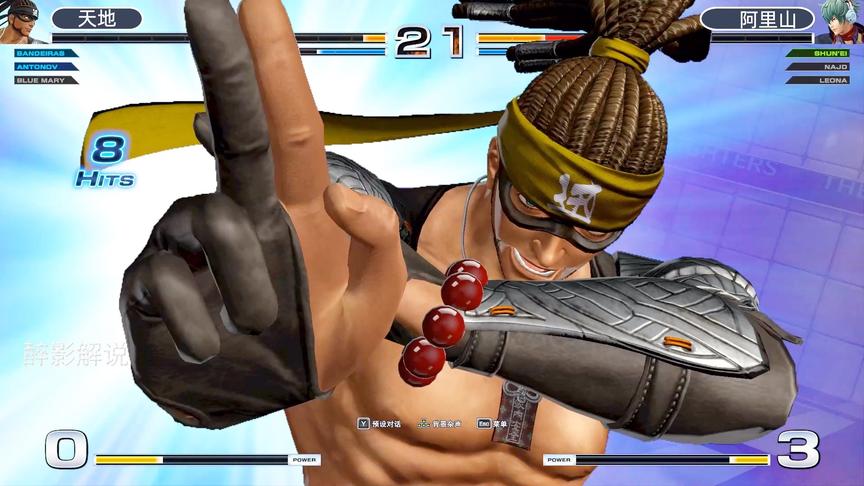
Task: Click the player two Shun'ei portrait
Action: 842,22
